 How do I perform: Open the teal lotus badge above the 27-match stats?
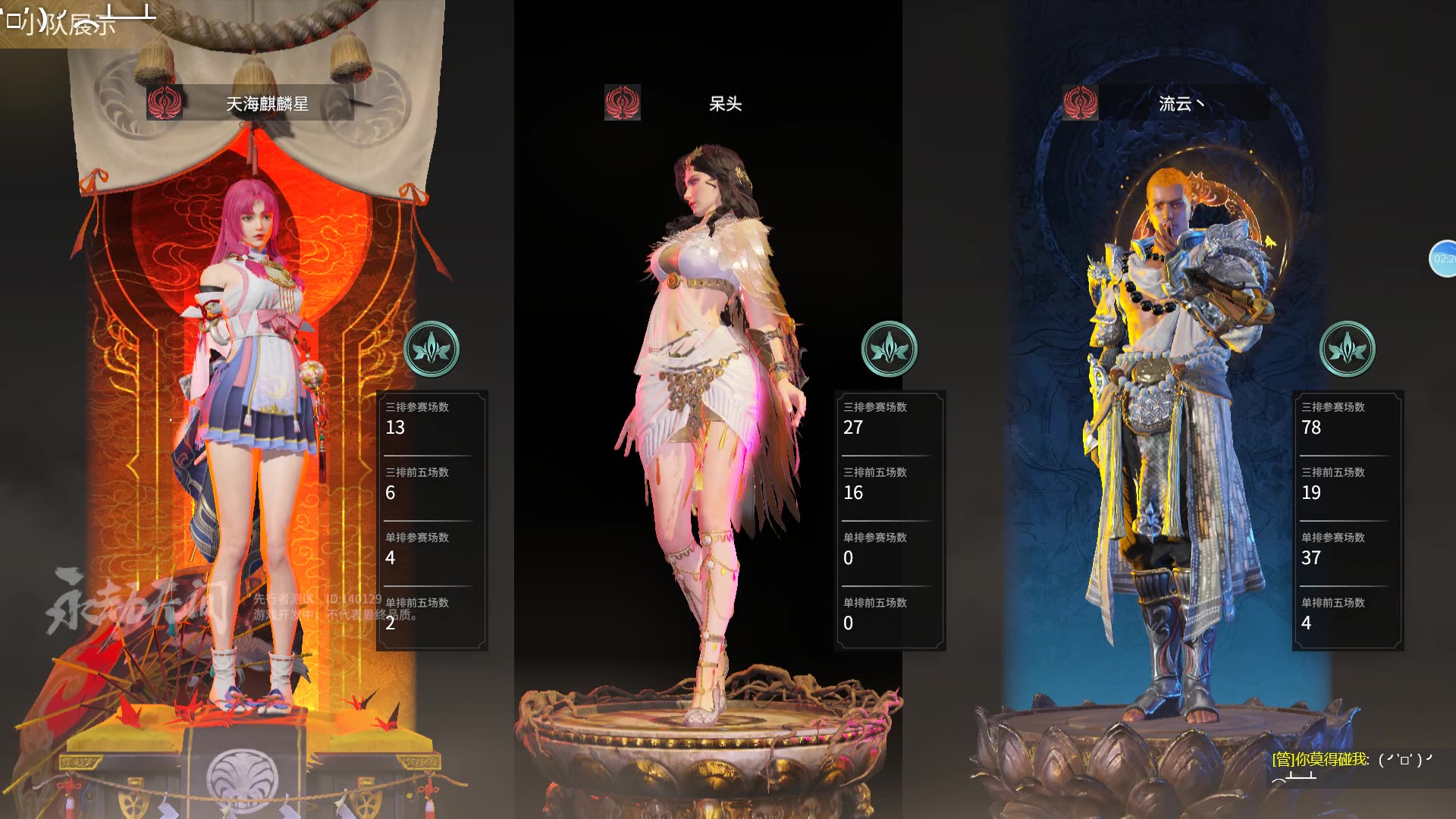click(x=890, y=350)
